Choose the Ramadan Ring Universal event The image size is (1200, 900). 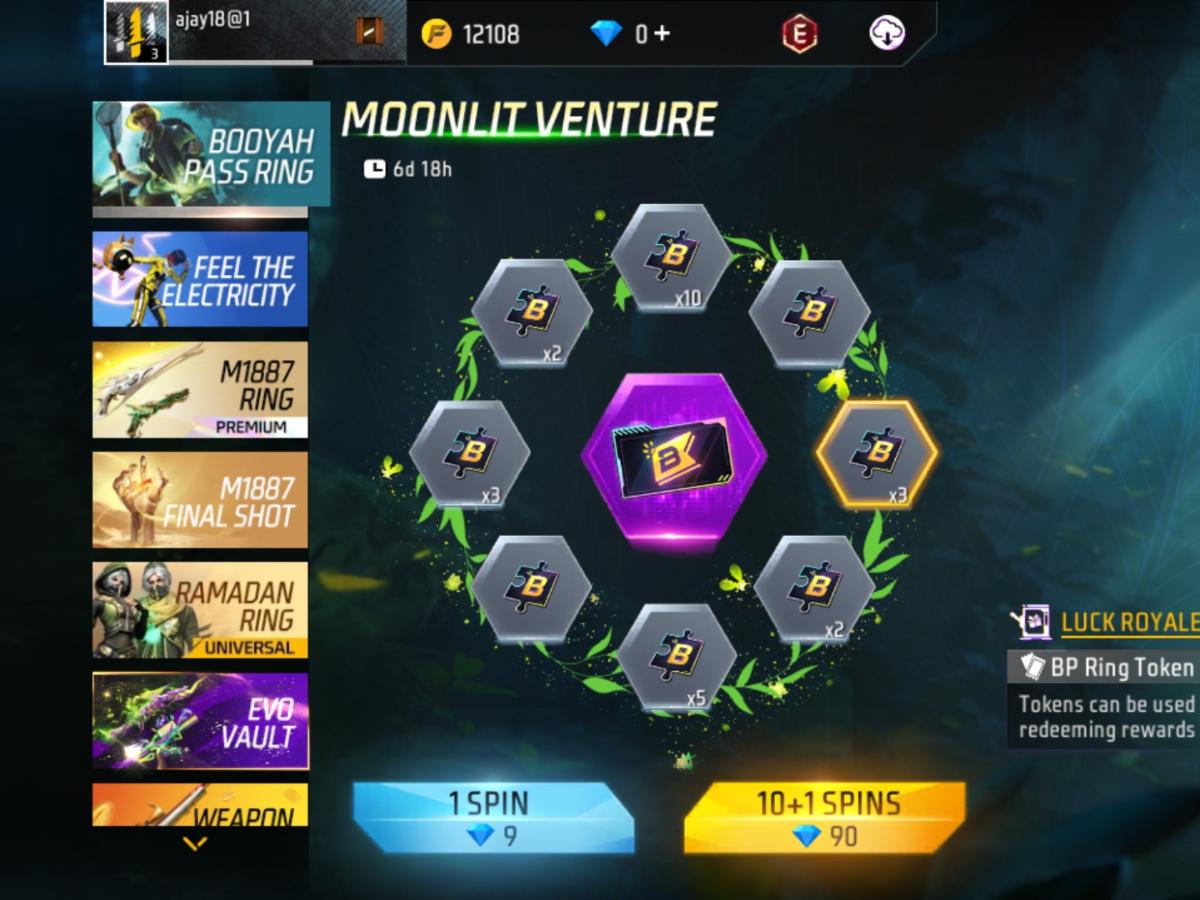point(200,610)
